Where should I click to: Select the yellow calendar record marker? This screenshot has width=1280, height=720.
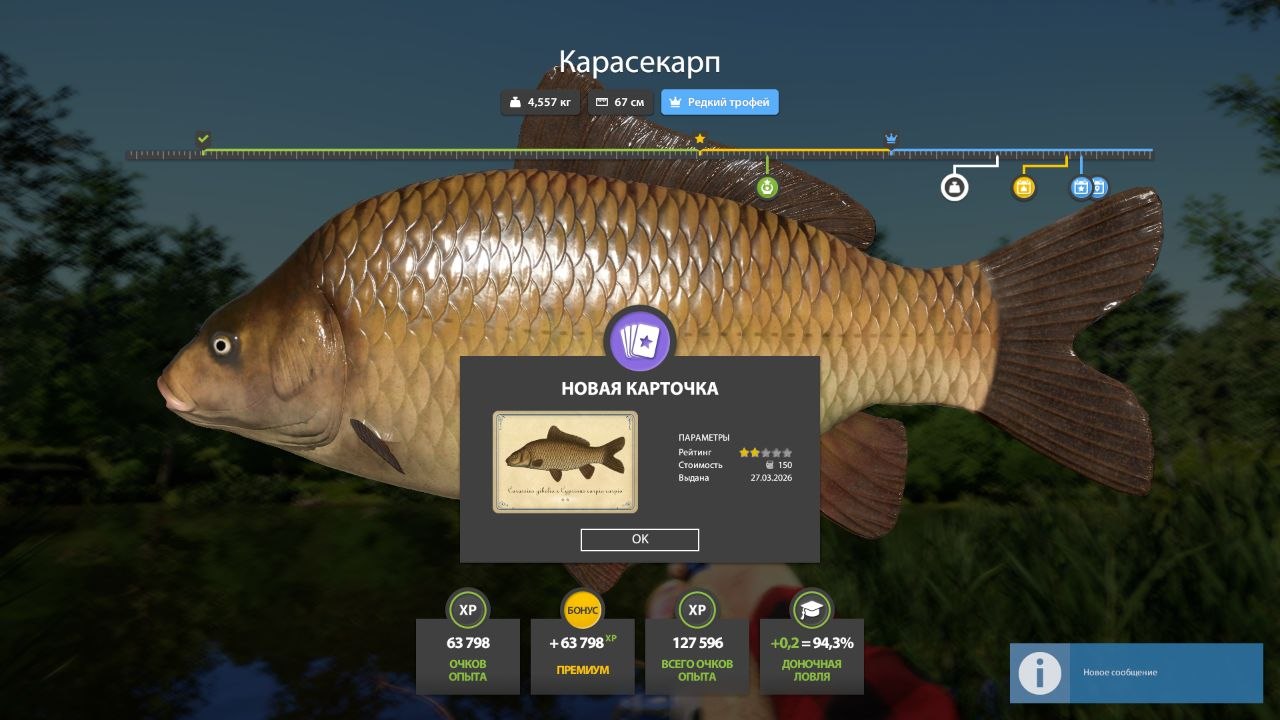point(1023,187)
